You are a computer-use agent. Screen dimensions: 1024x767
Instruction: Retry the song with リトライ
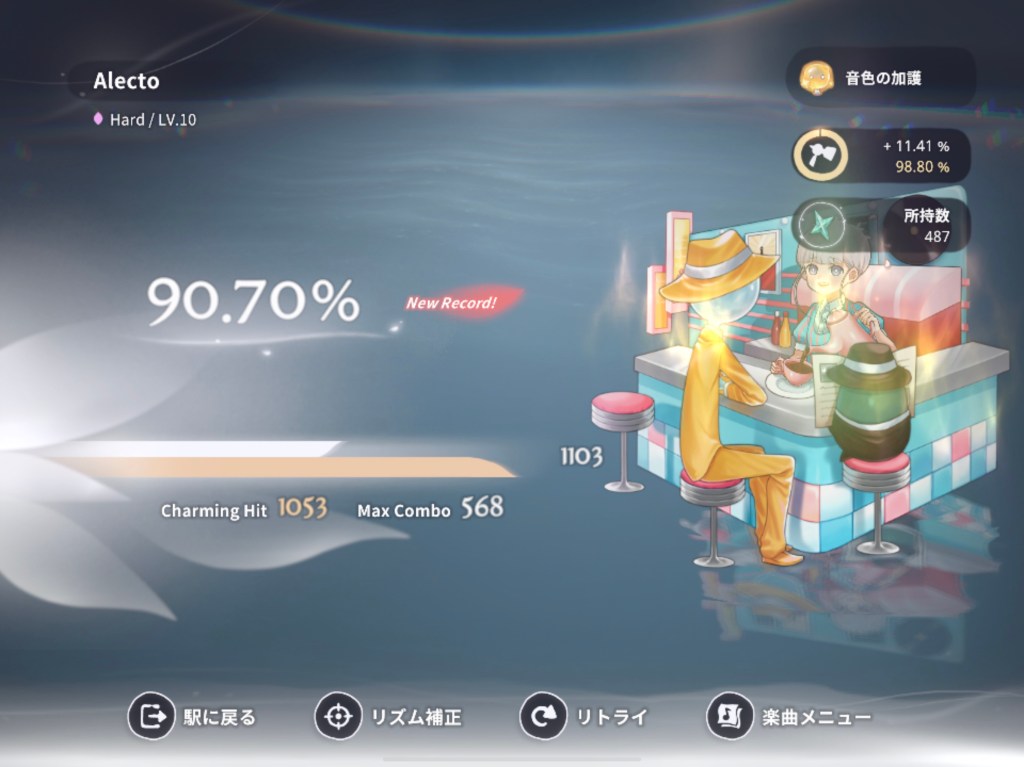(584, 716)
